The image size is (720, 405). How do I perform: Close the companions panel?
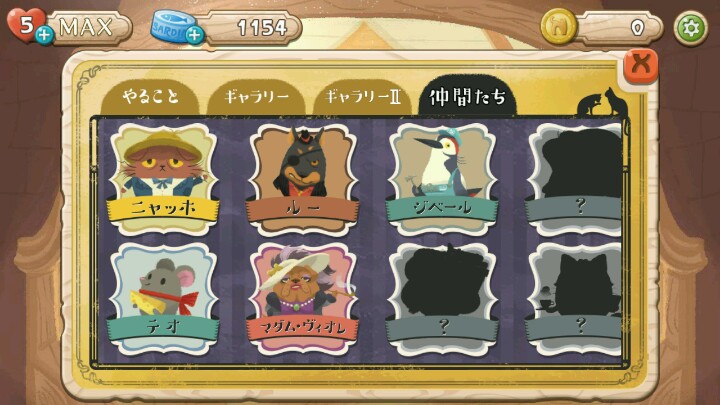pos(641,65)
